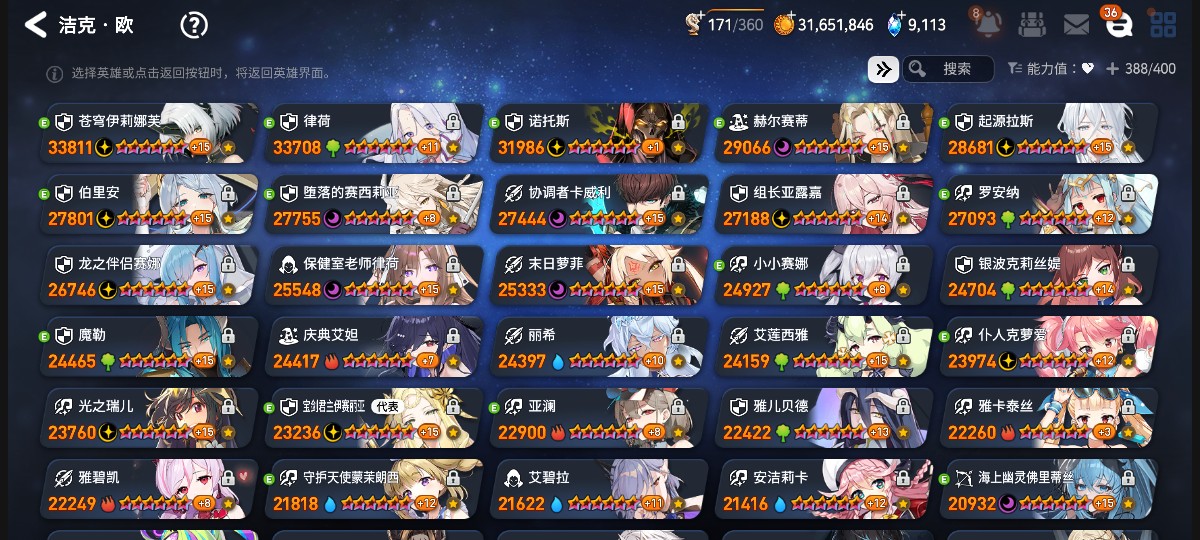Open the 能力值 sort filter
Viewport: 1200px width, 540px height.
point(1051,69)
